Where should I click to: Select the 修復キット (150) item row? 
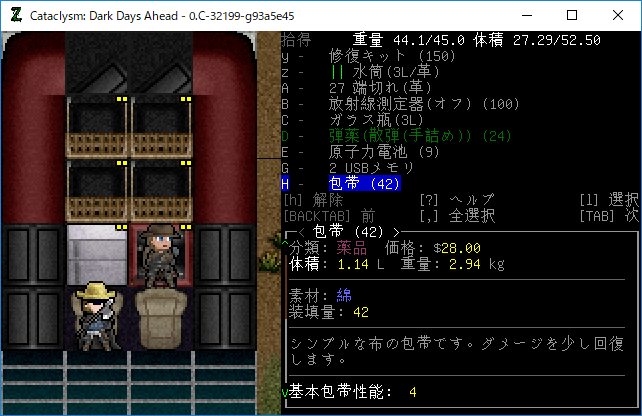click(391, 56)
